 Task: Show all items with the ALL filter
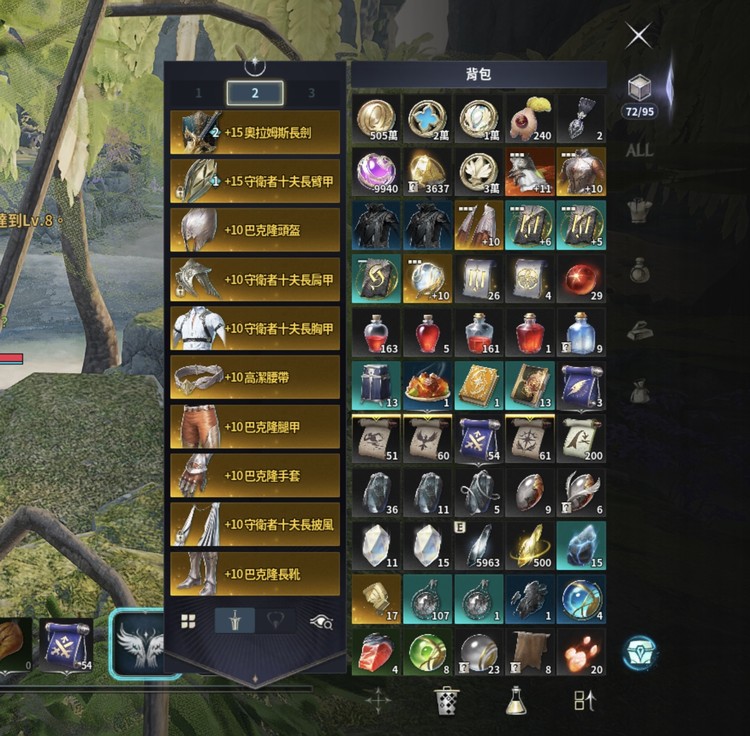pyautogui.click(x=639, y=150)
